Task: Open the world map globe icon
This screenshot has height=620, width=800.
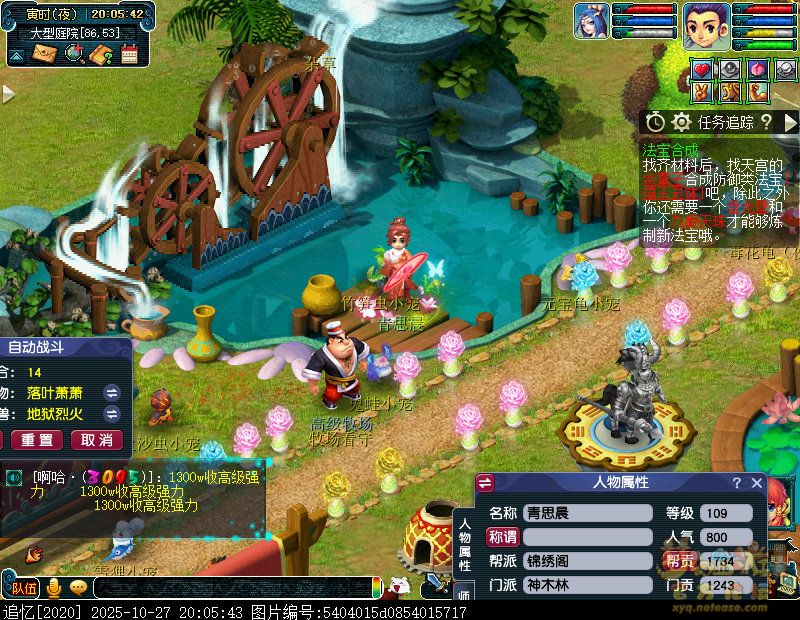Action: pos(73,54)
